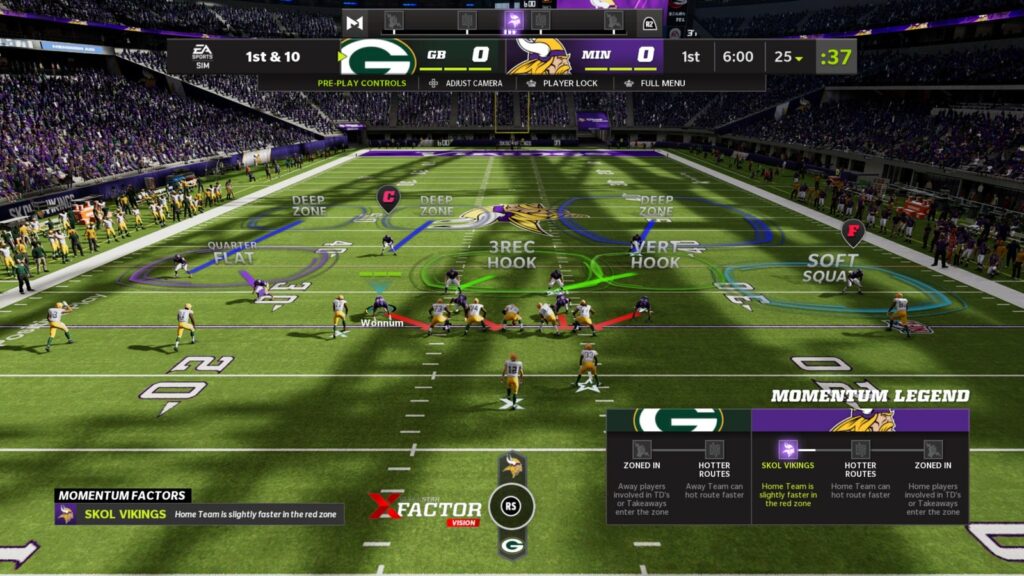Click the away team's Zoned In legend icon
The width and height of the screenshot is (1024, 576).
pos(641,450)
